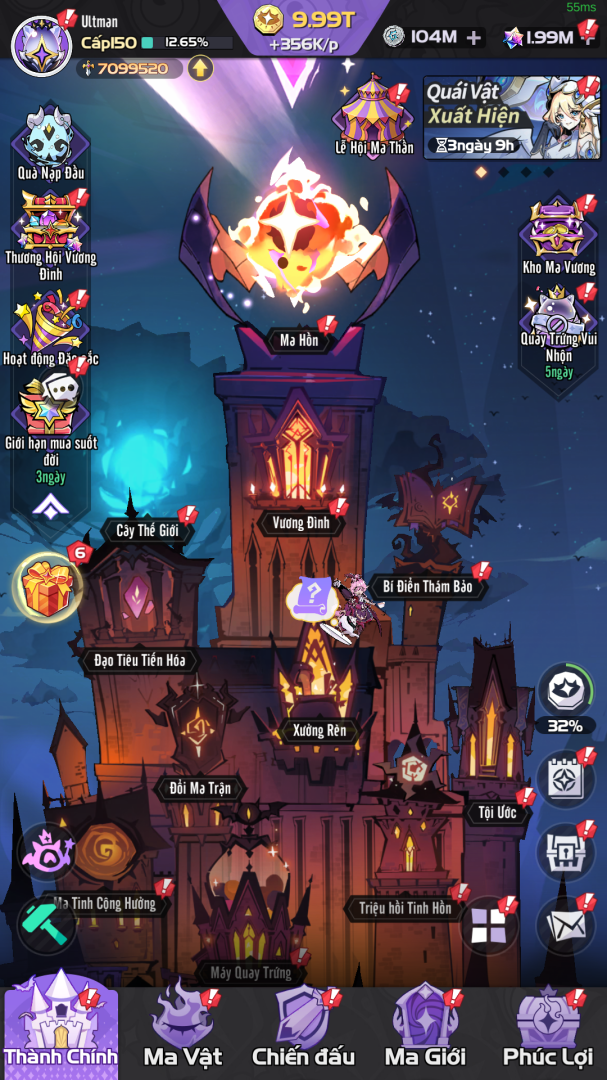Open Quà Nạp Đầu first-recharge gift
Screen dimensions: 607x1080
50,140
